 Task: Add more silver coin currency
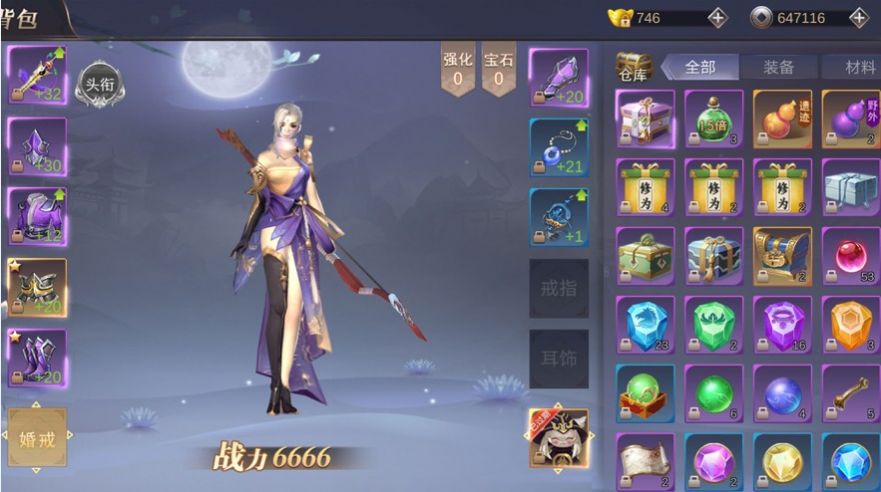pyautogui.click(x=858, y=17)
